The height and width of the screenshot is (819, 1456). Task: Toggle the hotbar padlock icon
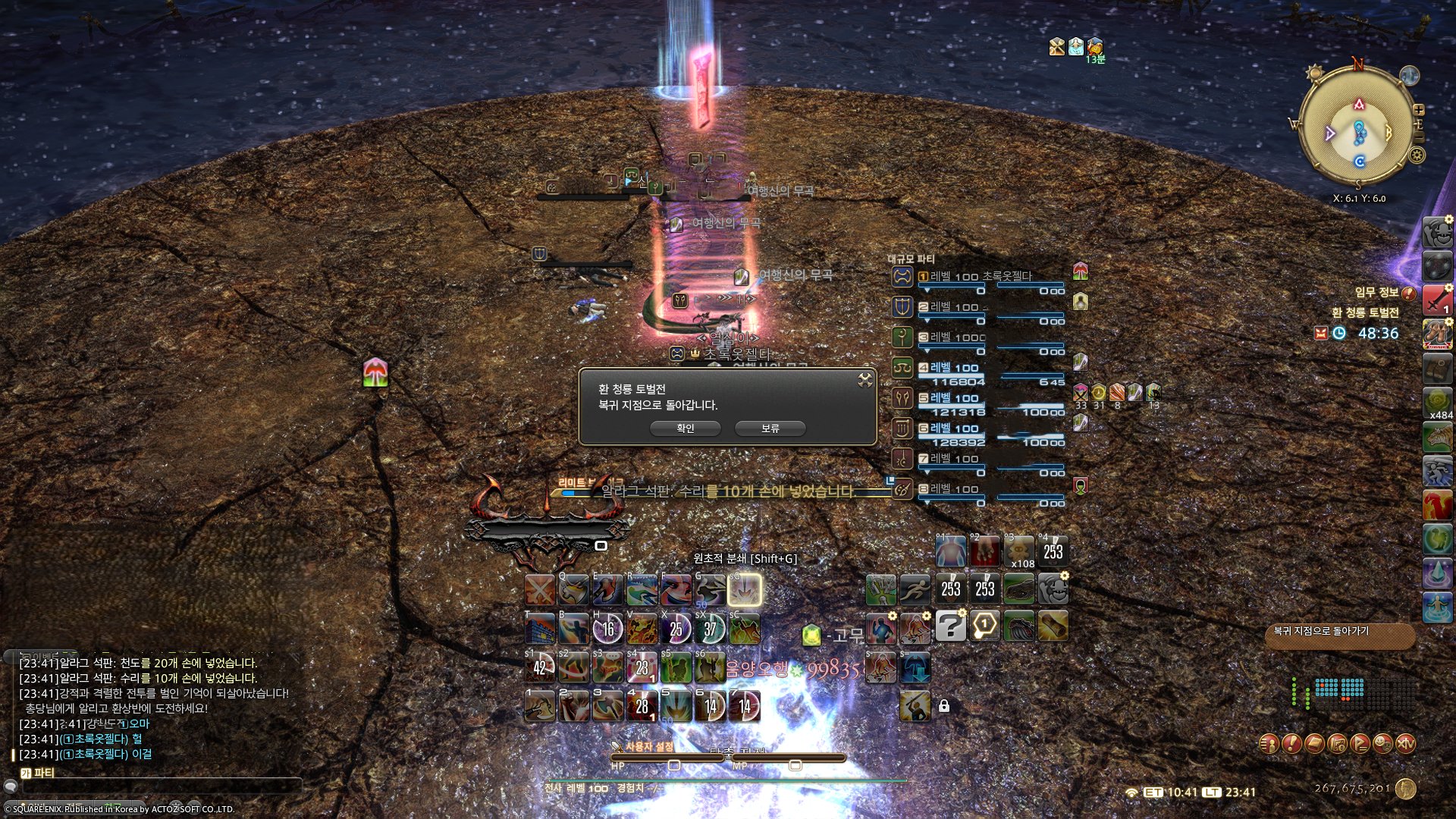tap(944, 706)
